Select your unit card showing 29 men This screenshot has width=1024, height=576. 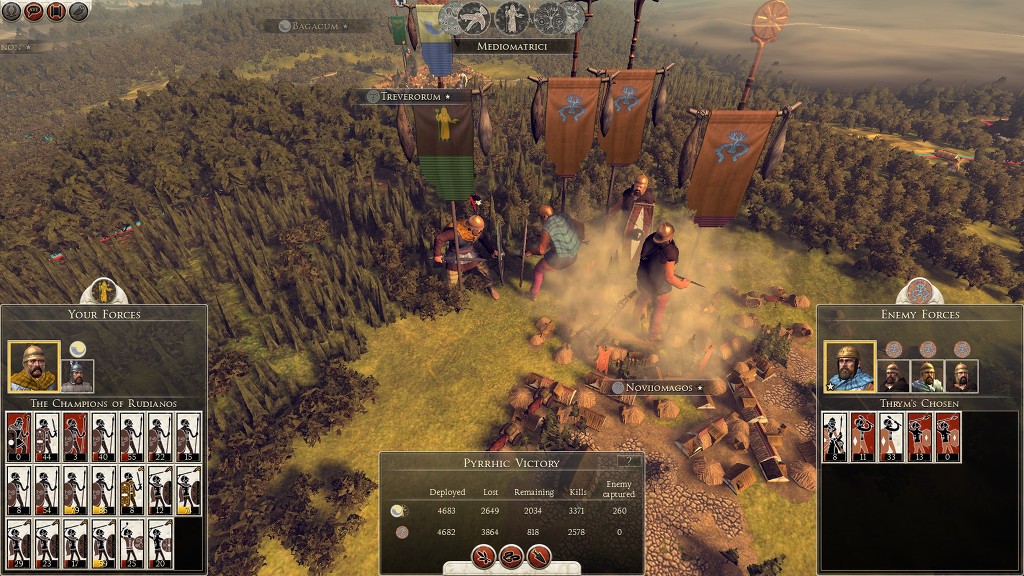point(19,543)
